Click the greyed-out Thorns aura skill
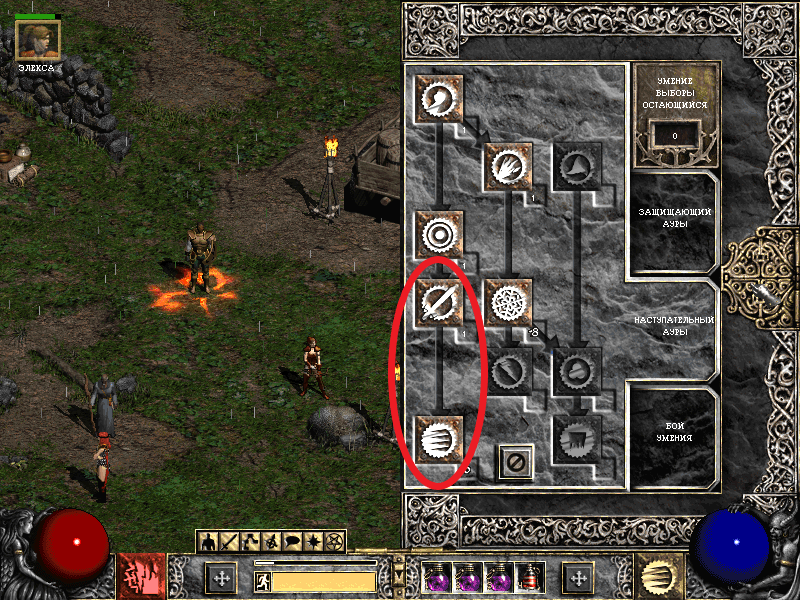800x600 pixels. tap(577, 166)
